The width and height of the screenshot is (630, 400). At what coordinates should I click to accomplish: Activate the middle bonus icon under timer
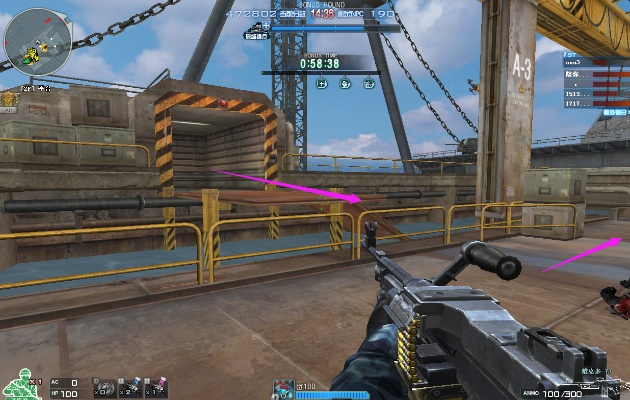click(x=345, y=84)
